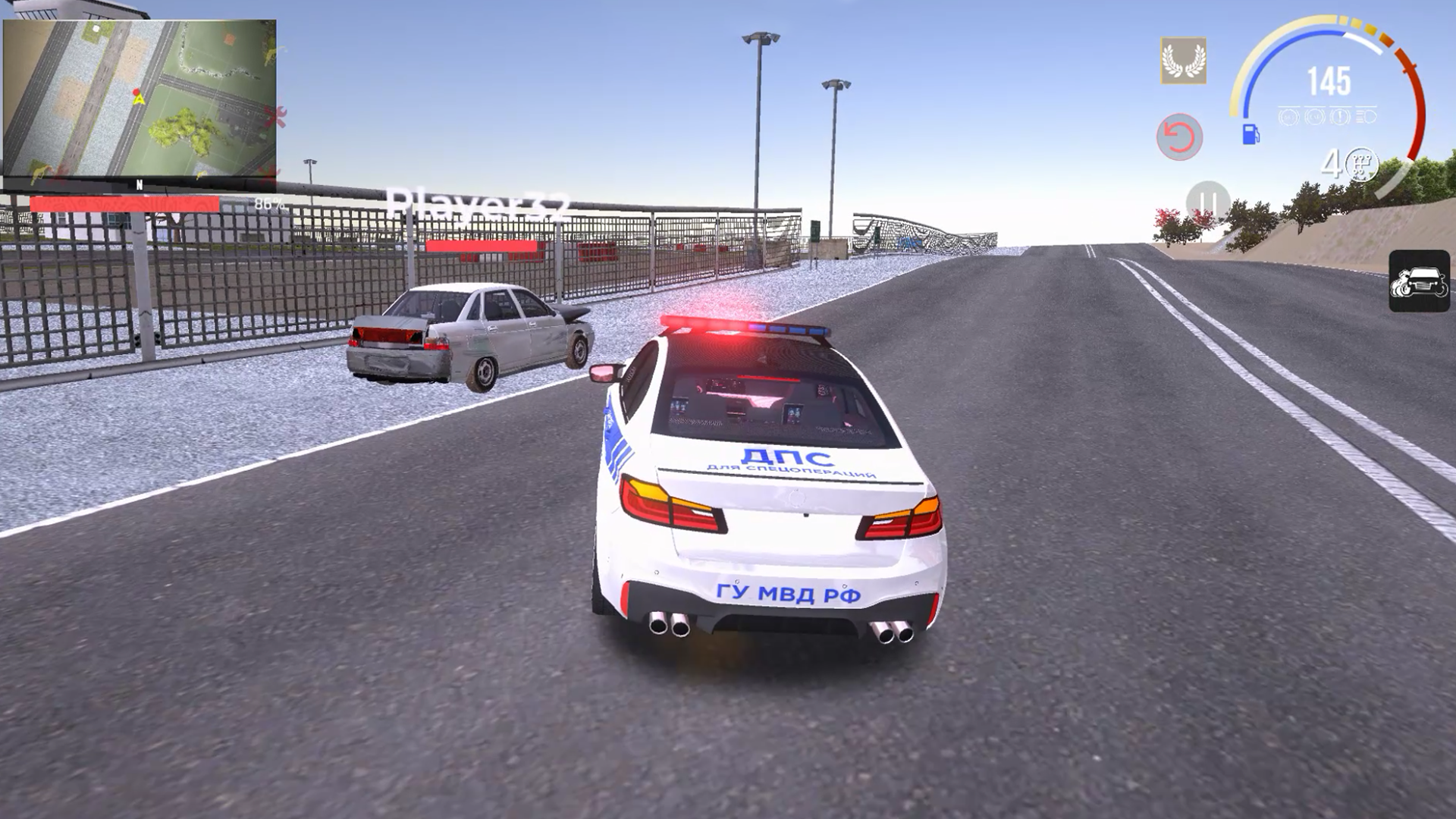Click the red wrench repair marker near minimap

point(282,115)
